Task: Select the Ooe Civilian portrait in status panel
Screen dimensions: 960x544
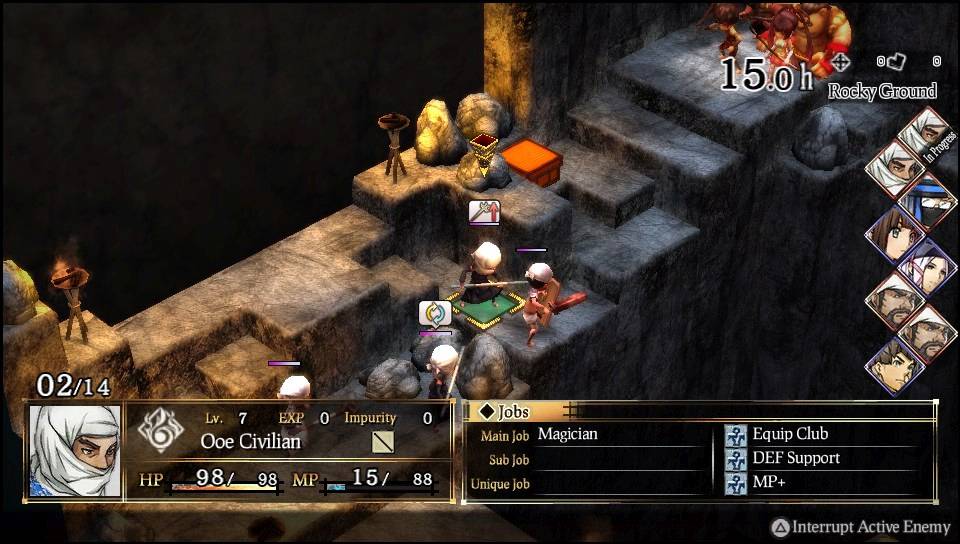Action: [75, 451]
